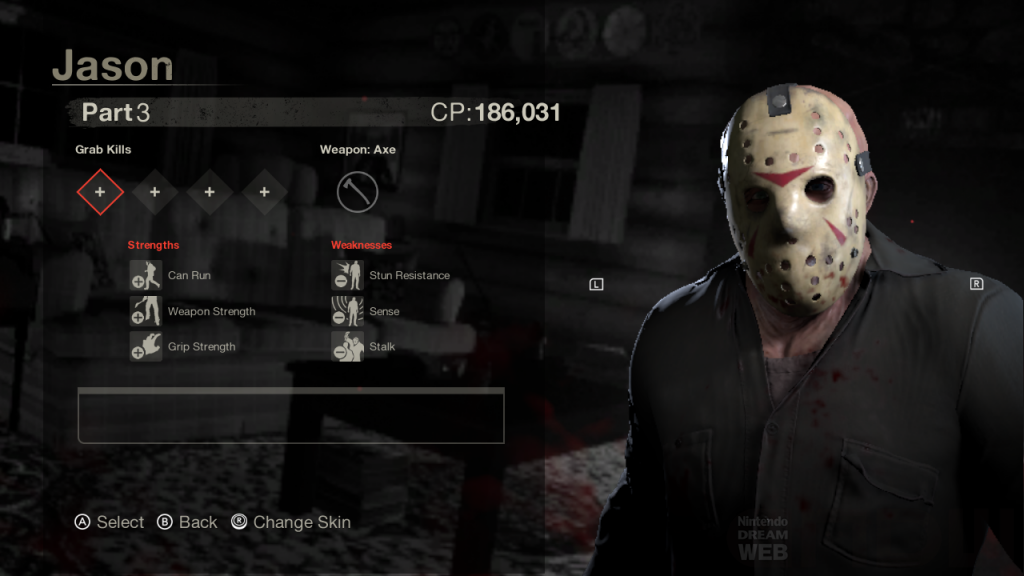Select the red-highlighted grab kill slot
The height and width of the screenshot is (576, 1024).
pyautogui.click(x=100, y=192)
